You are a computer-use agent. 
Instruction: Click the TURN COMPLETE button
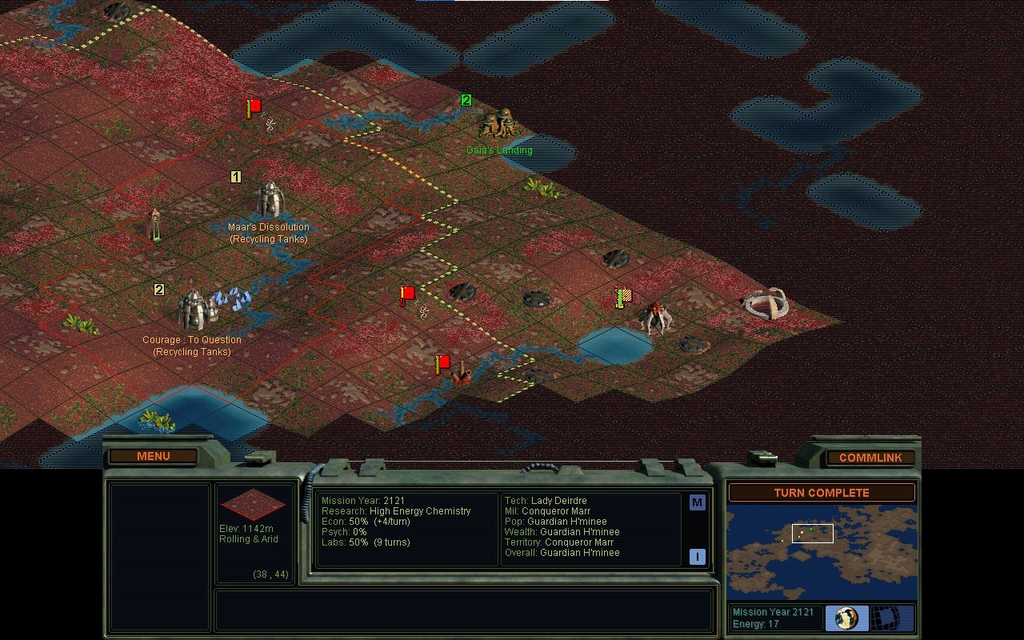821,493
